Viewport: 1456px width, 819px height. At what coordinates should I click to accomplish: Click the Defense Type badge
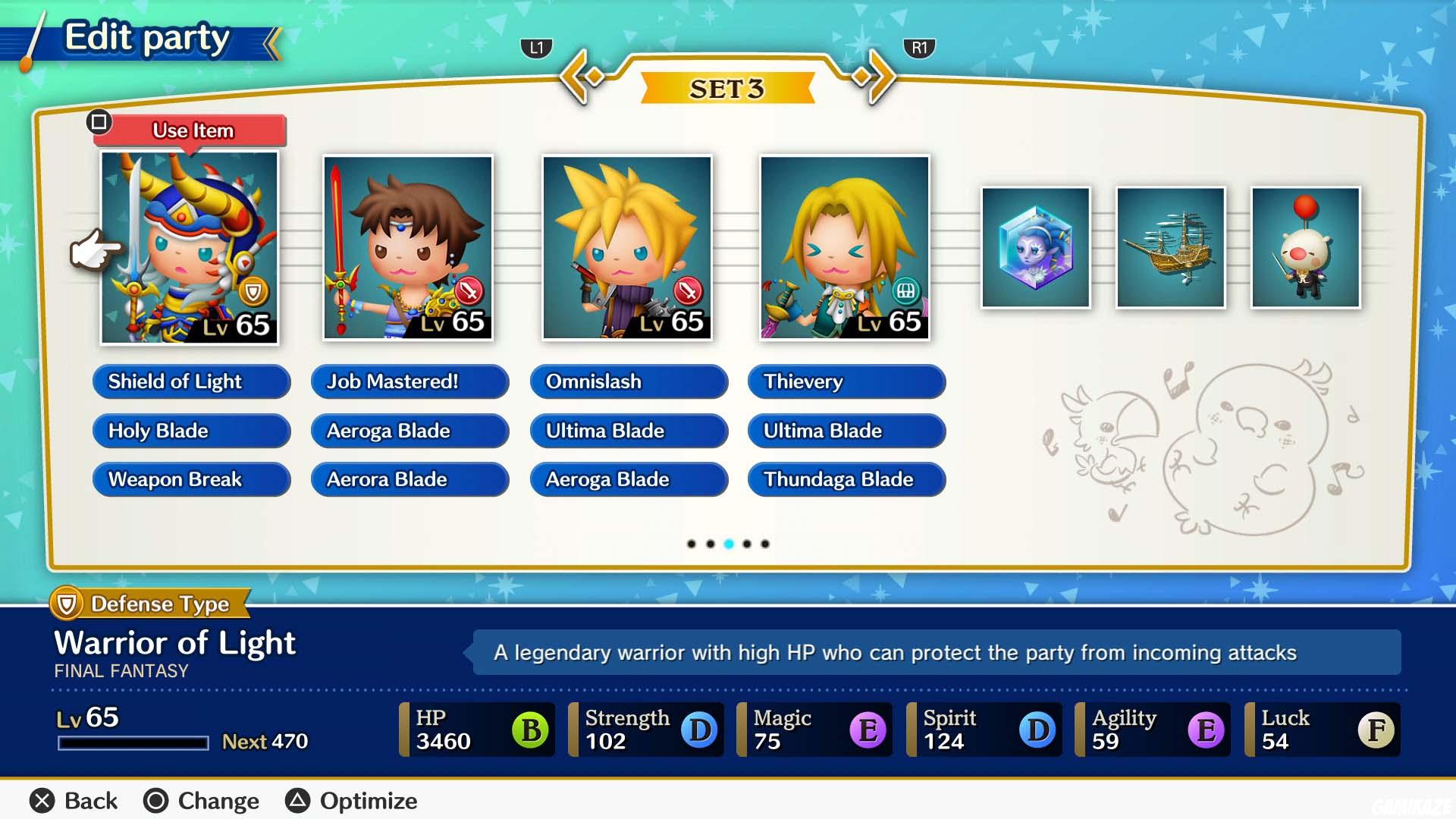click(149, 604)
